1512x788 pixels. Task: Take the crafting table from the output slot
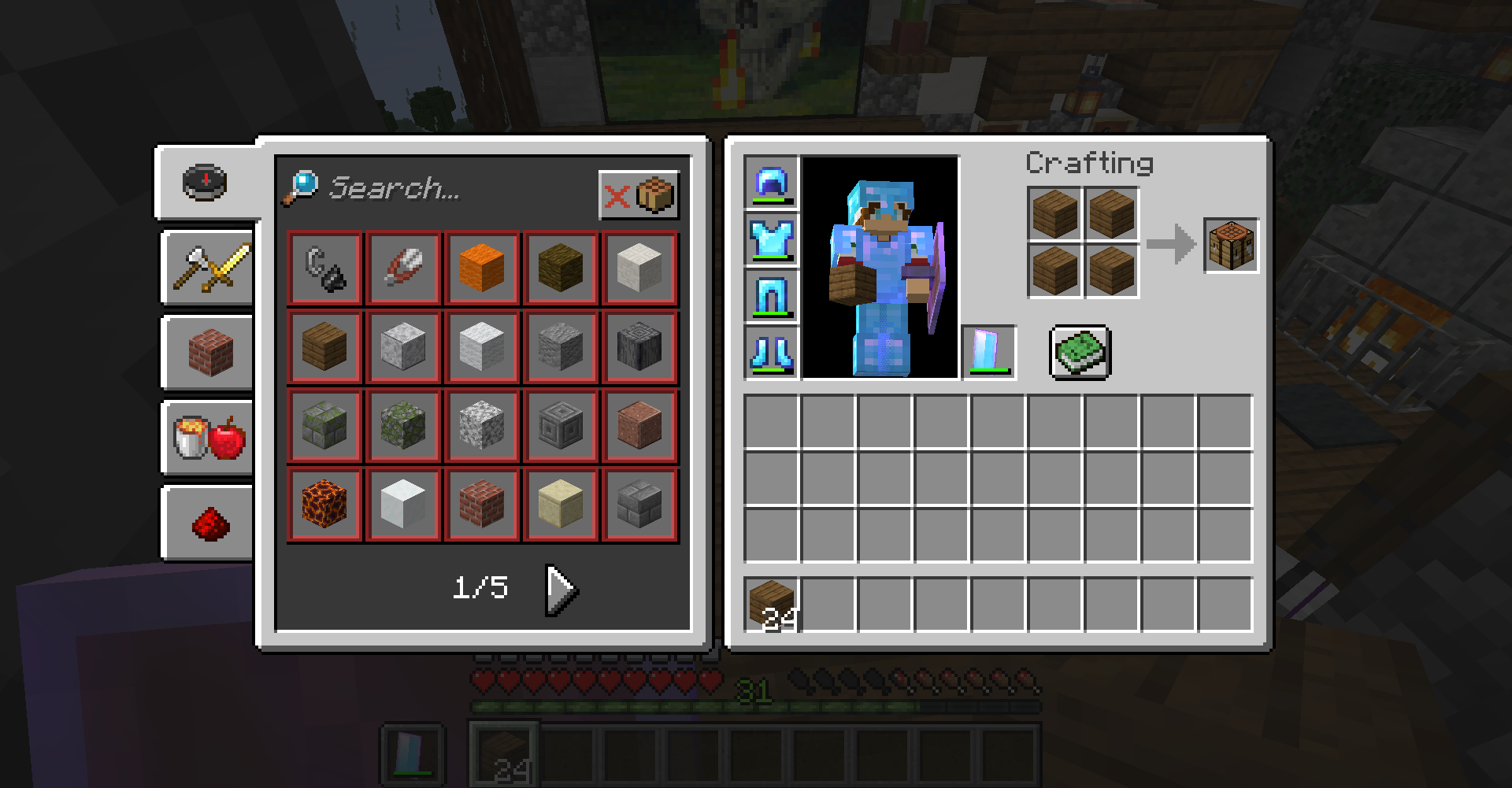pyautogui.click(x=1231, y=244)
